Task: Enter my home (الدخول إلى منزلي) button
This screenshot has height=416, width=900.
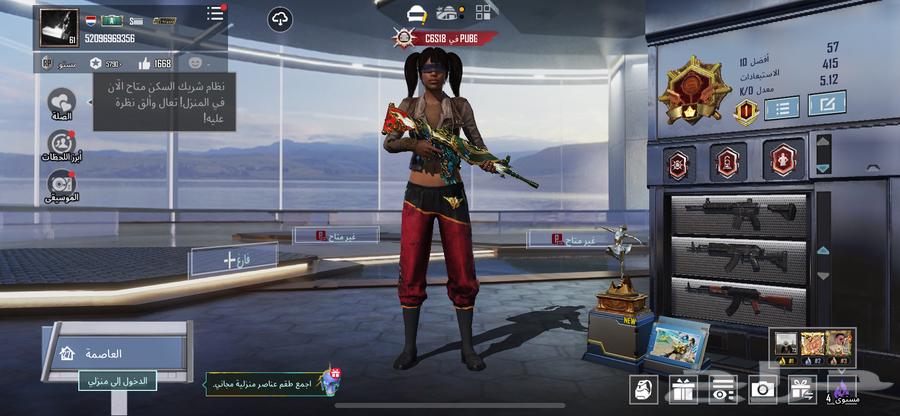Action: pos(118,380)
